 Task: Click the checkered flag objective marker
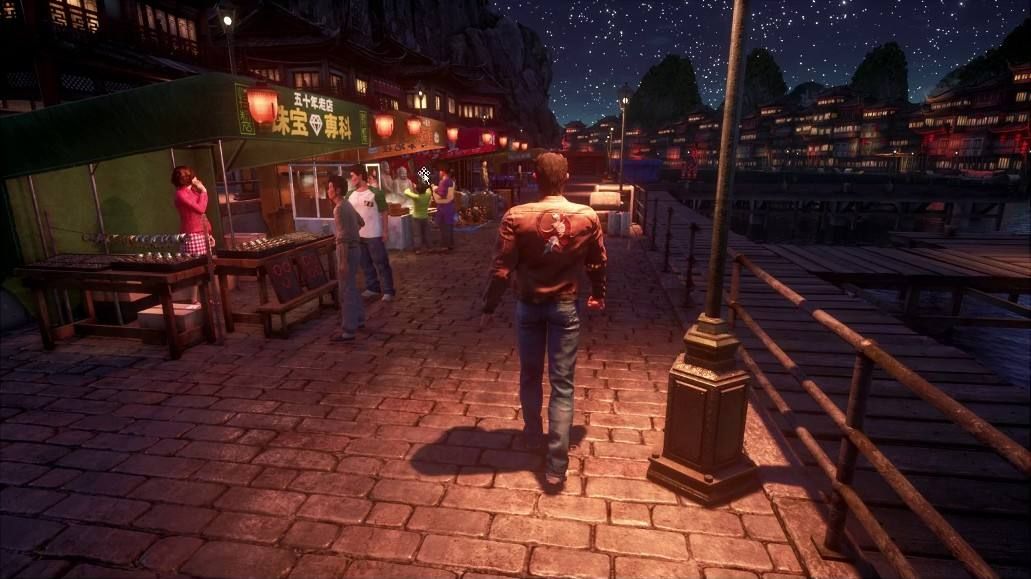point(424,174)
